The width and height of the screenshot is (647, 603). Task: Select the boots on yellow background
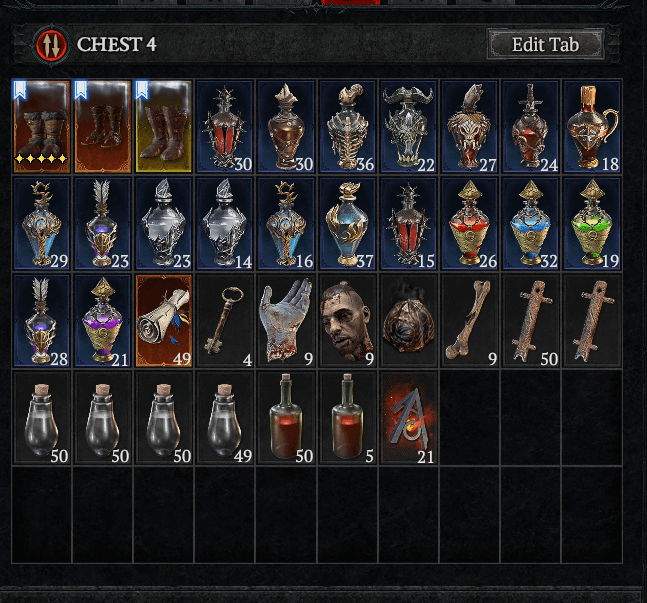164,126
